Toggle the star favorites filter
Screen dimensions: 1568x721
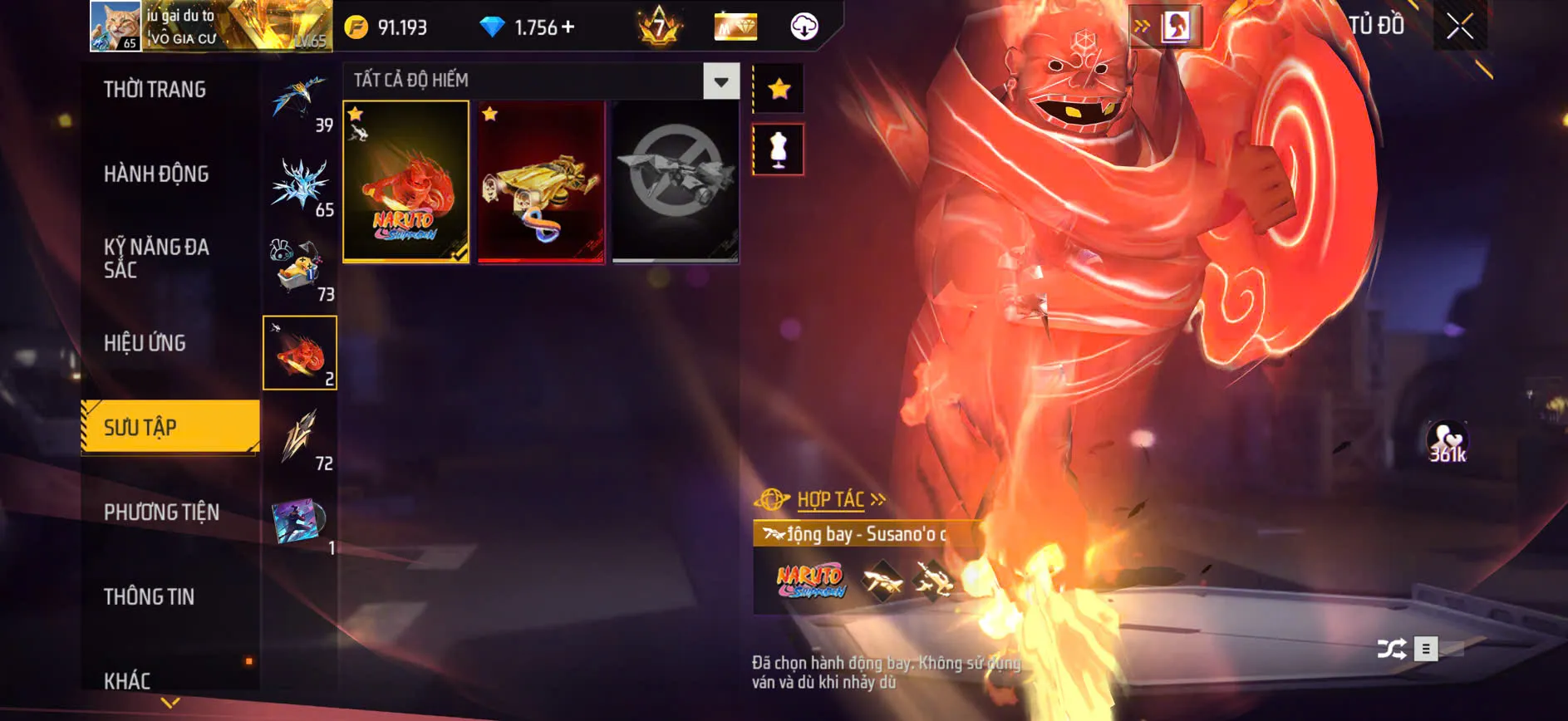(x=778, y=86)
